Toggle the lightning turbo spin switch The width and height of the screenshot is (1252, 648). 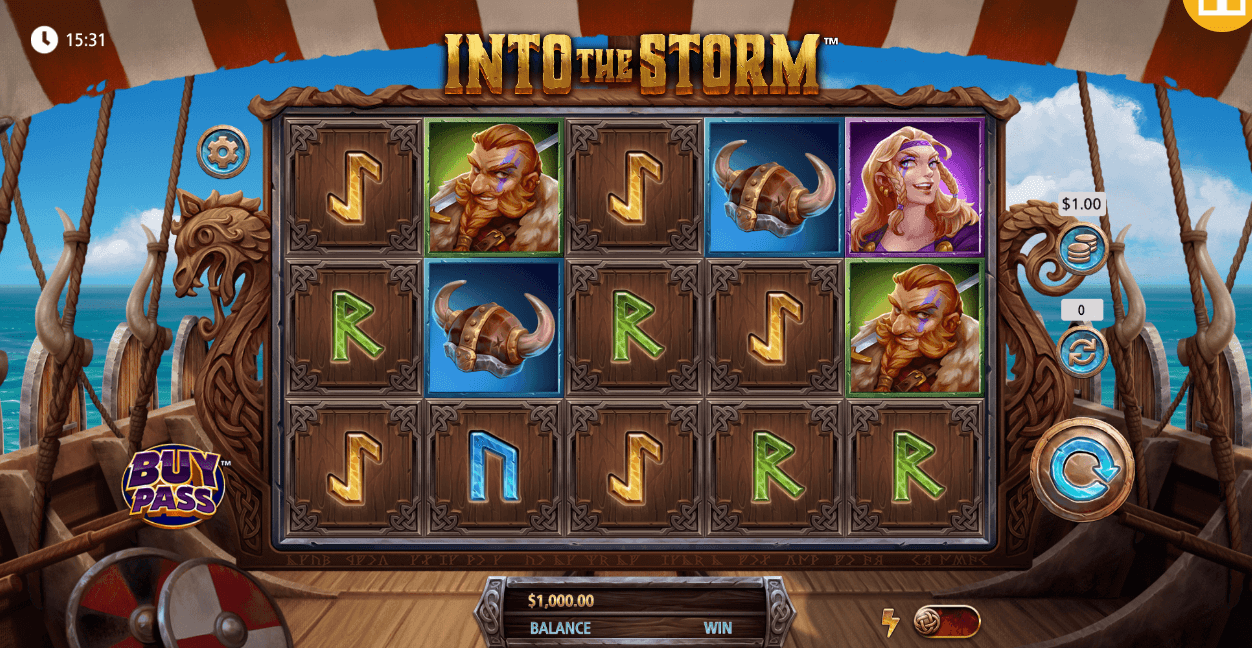point(945,621)
